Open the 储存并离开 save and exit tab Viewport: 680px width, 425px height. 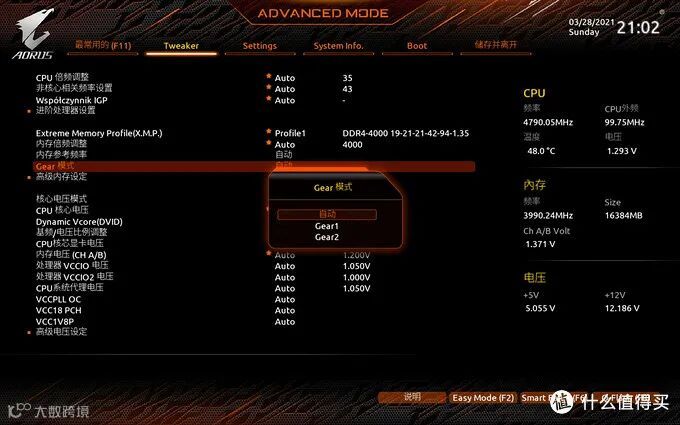coord(496,46)
